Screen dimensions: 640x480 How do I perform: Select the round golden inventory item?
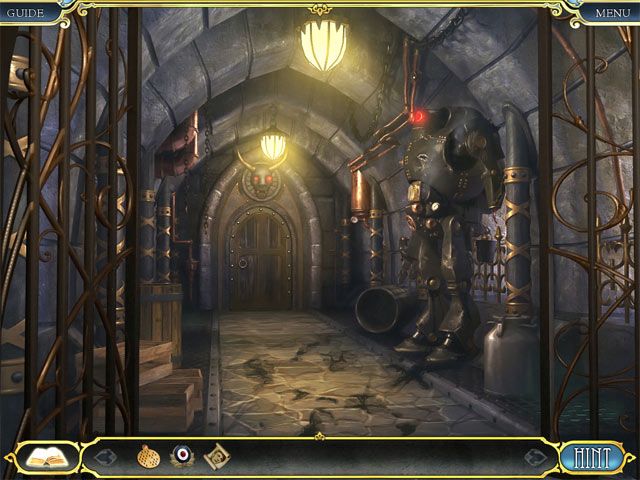tap(148, 457)
